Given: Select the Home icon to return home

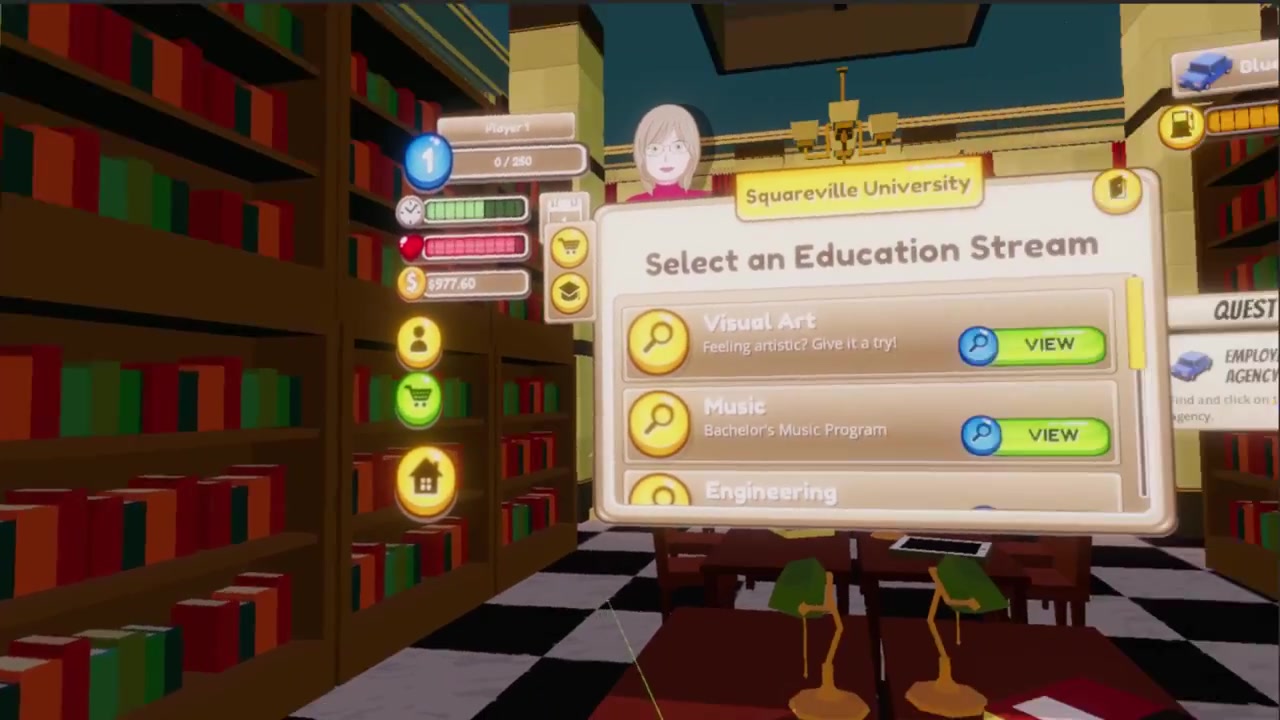Looking at the screenshot, I should click(428, 478).
